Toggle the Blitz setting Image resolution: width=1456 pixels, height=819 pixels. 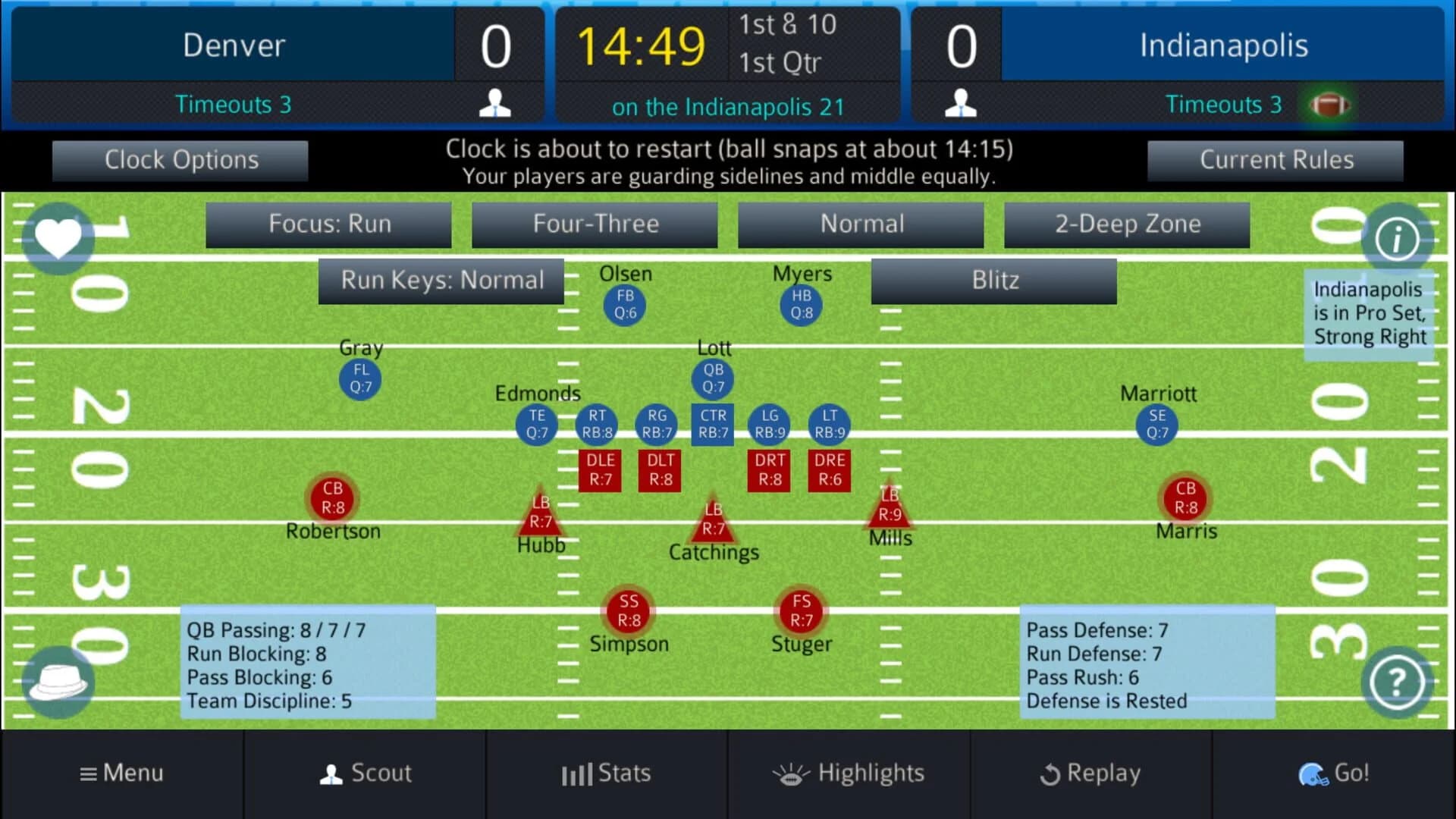coord(993,280)
